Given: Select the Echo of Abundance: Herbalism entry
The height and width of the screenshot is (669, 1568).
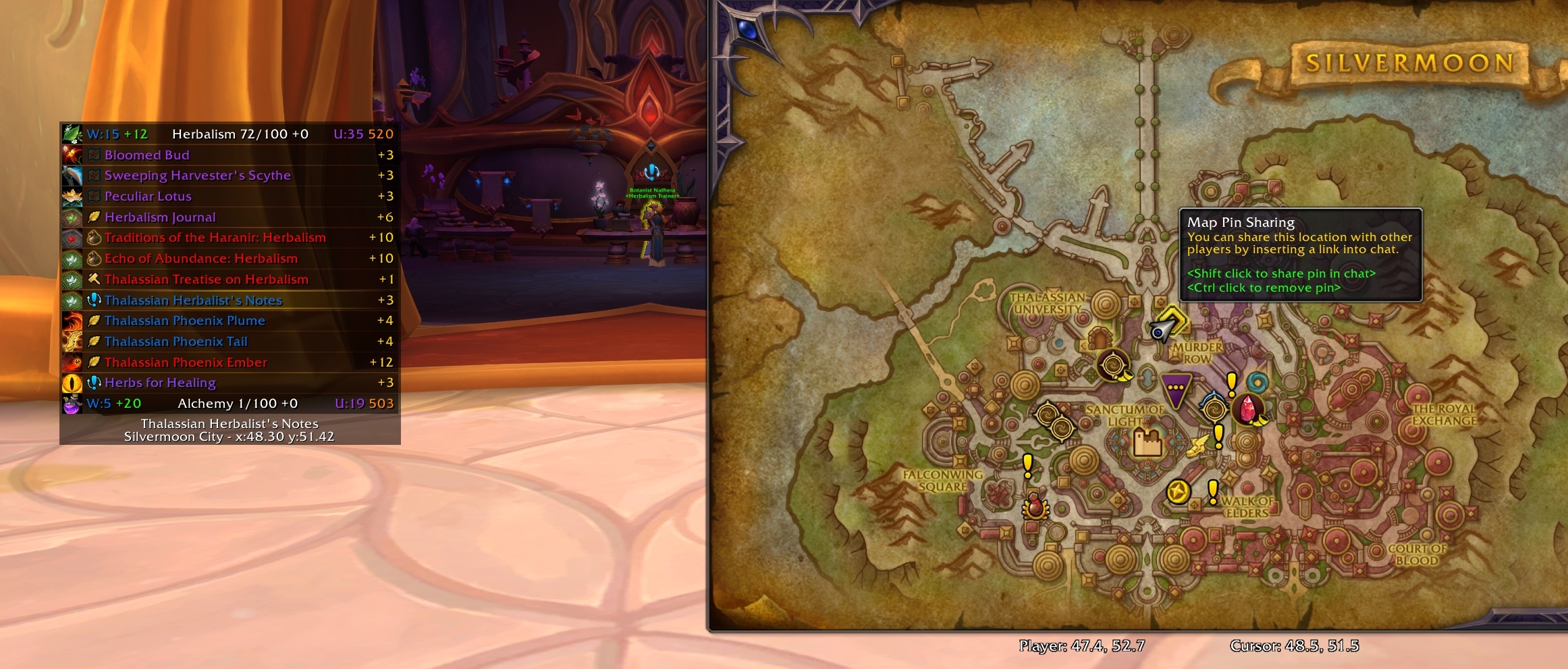Looking at the screenshot, I should tap(200, 259).
